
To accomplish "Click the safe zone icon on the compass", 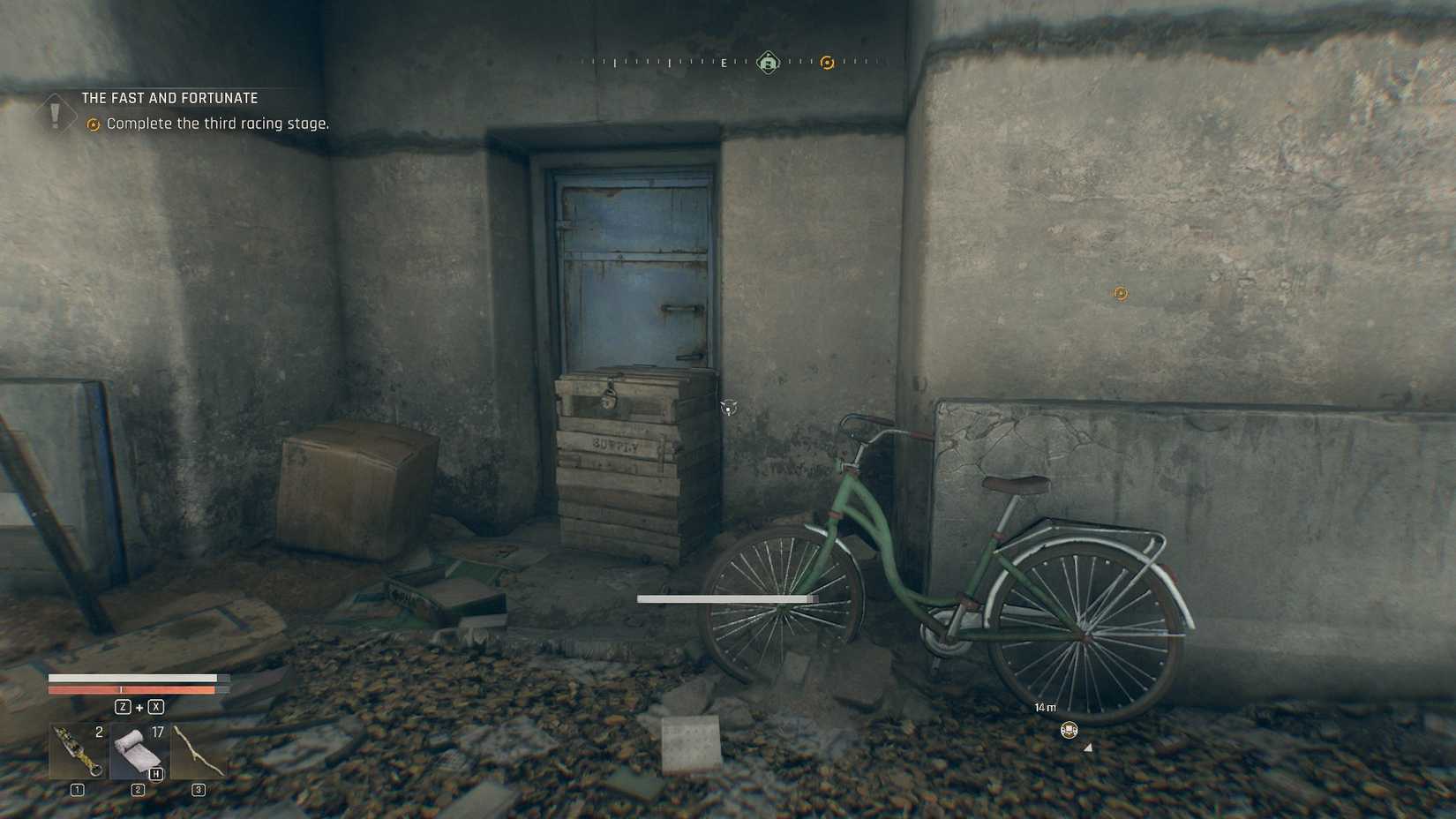I will coord(767,63).
